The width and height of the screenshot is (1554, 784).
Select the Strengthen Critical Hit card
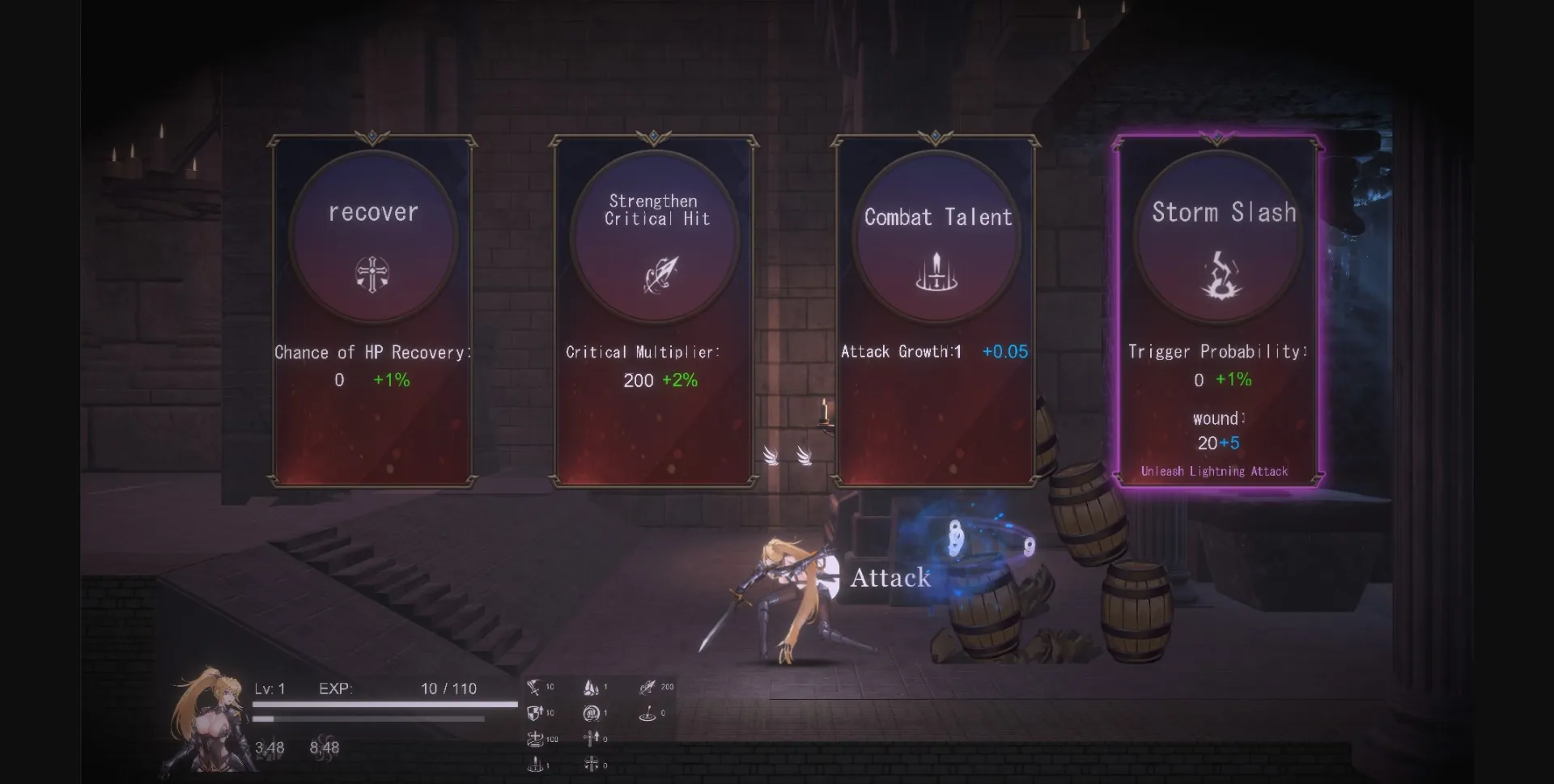click(654, 311)
